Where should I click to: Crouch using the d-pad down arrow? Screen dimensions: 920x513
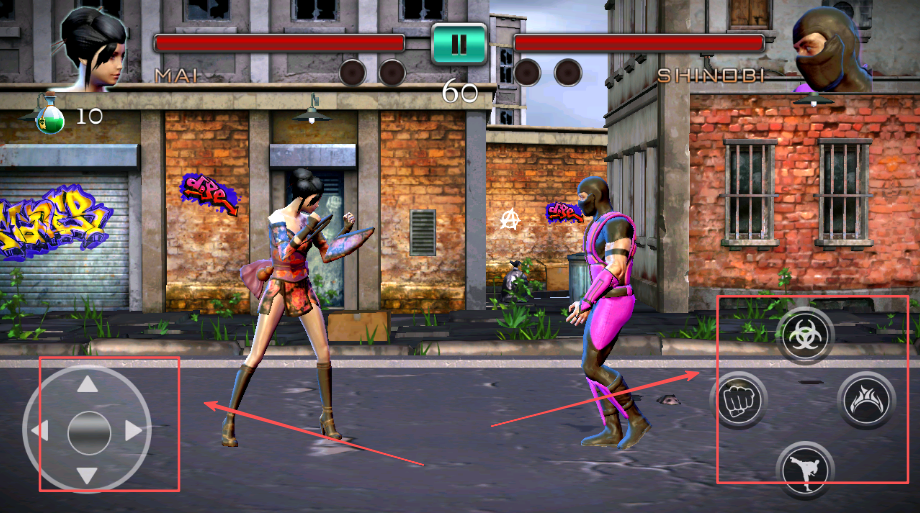[88, 476]
